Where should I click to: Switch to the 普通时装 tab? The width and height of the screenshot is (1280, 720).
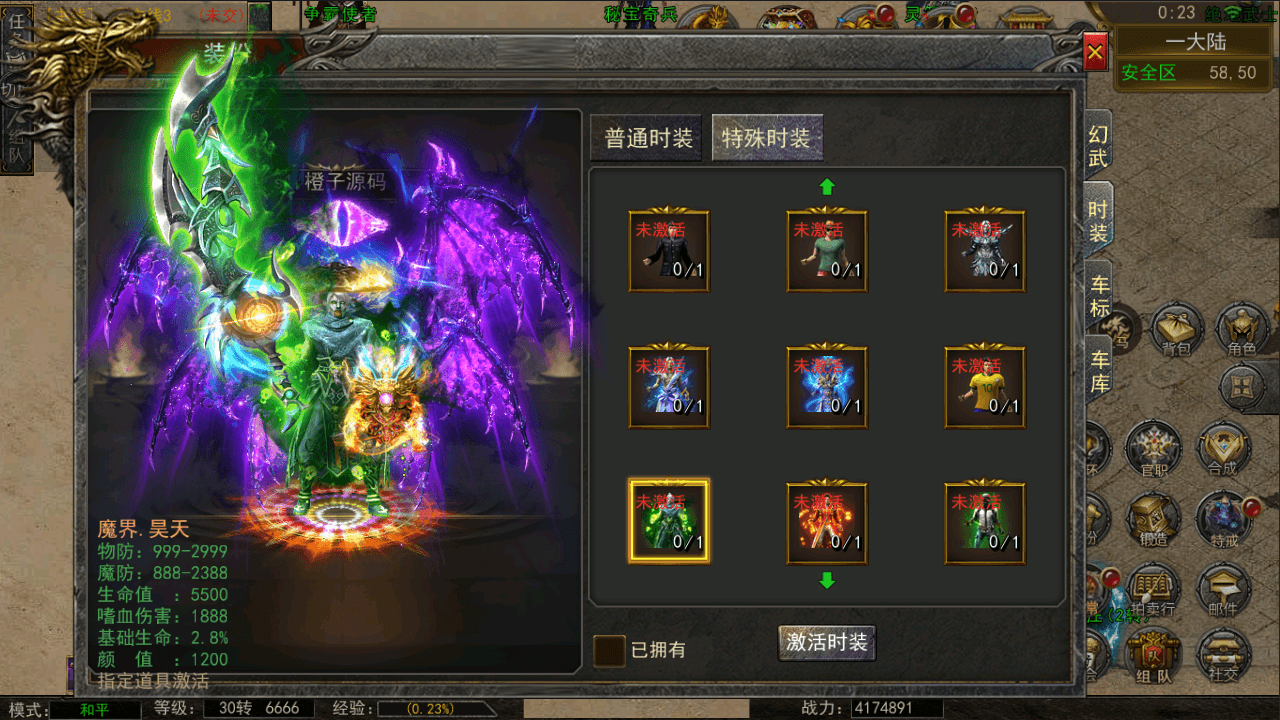click(x=646, y=137)
